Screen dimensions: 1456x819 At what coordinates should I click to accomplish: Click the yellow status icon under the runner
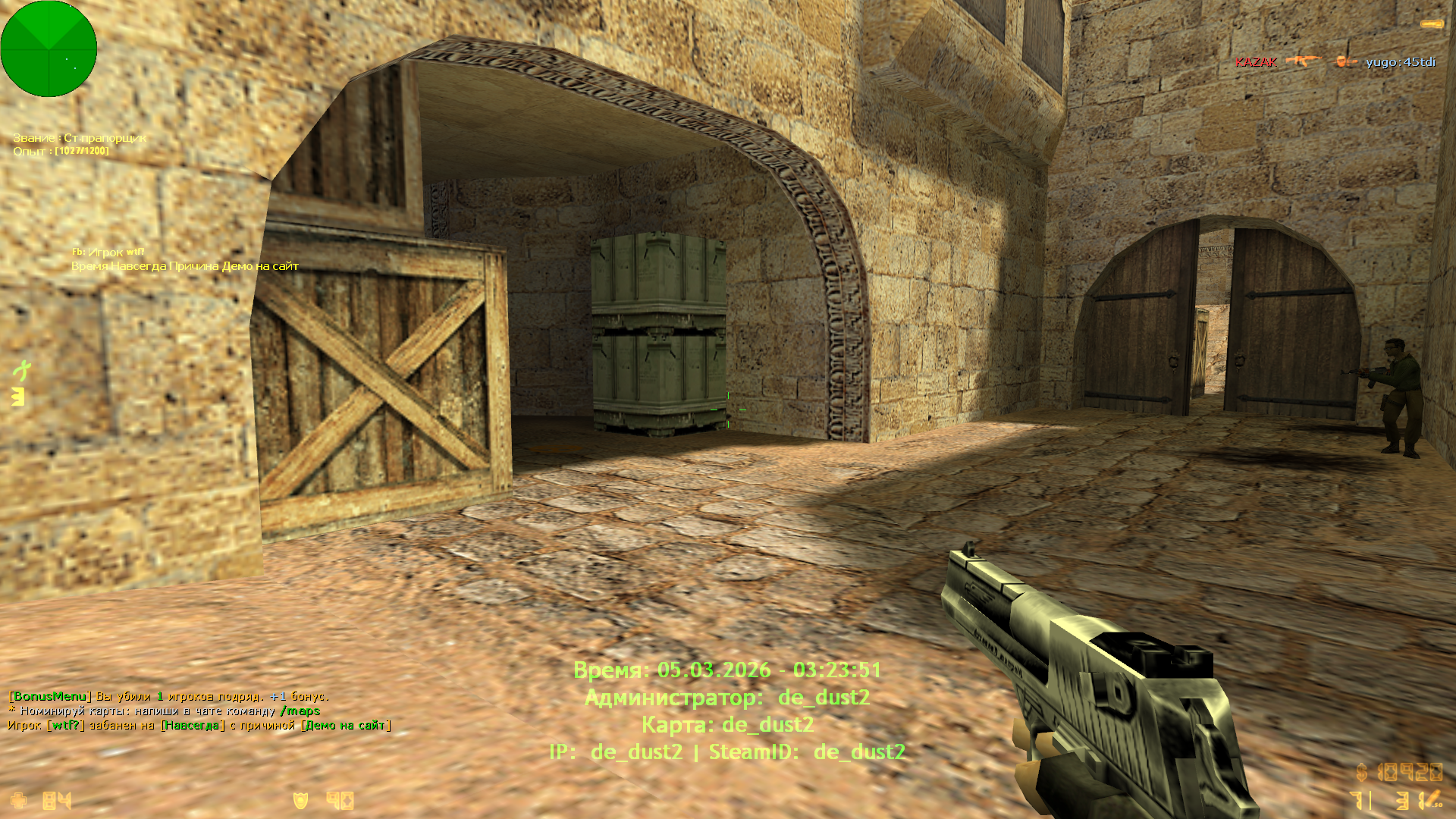pyautogui.click(x=18, y=397)
